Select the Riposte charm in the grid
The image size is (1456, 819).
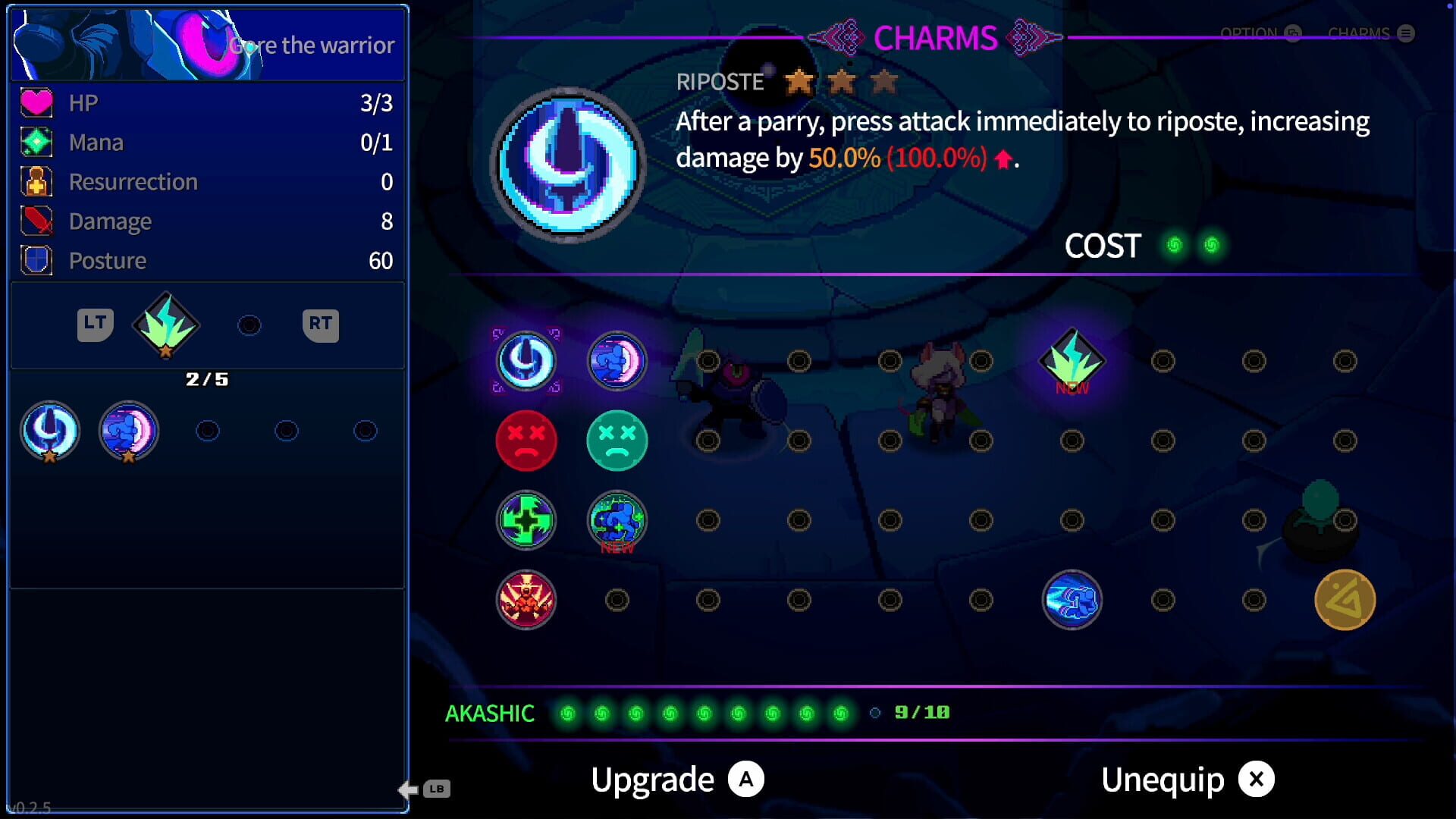pos(527,361)
